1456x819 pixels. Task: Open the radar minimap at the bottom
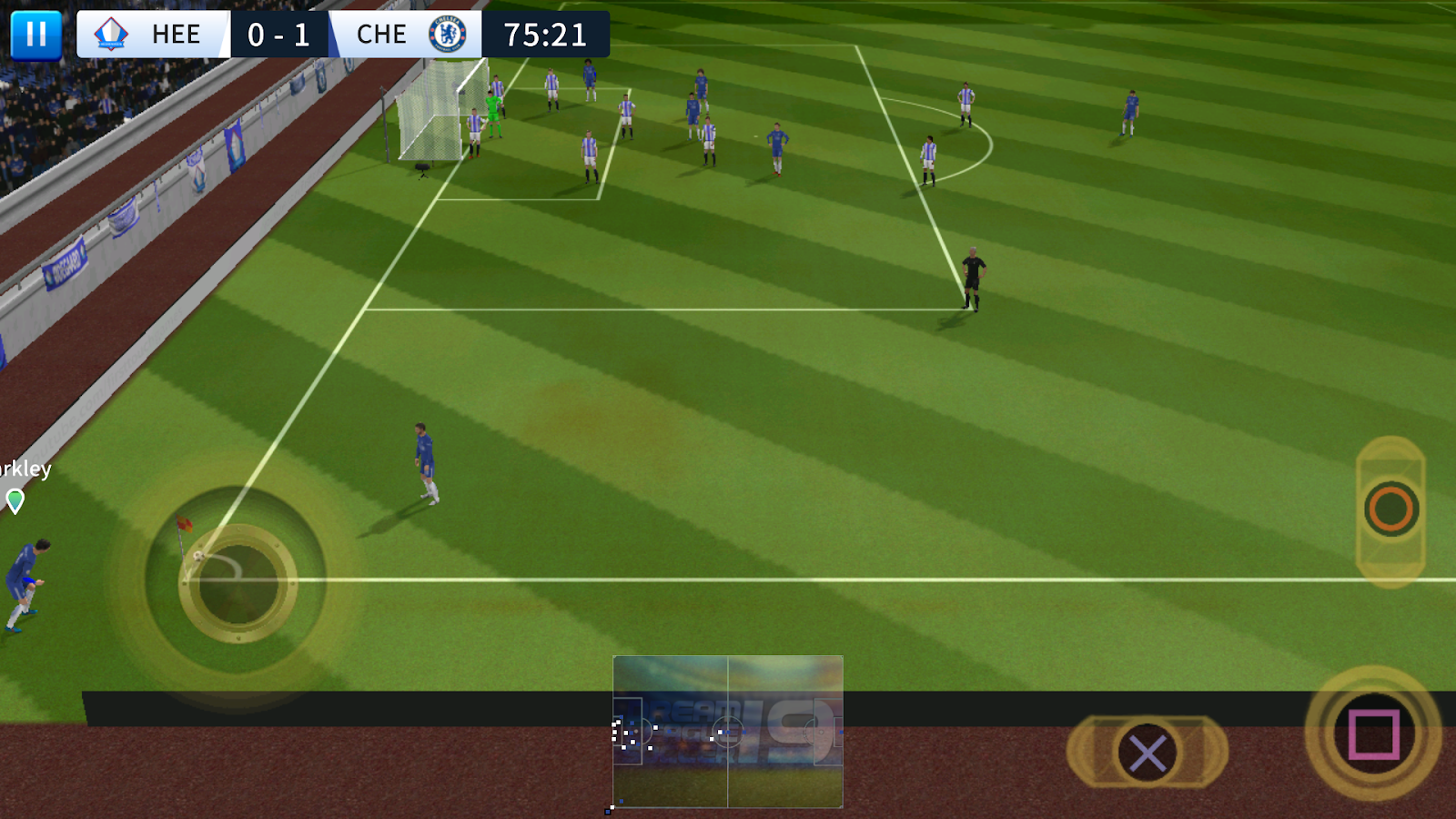pyautogui.click(x=728, y=733)
